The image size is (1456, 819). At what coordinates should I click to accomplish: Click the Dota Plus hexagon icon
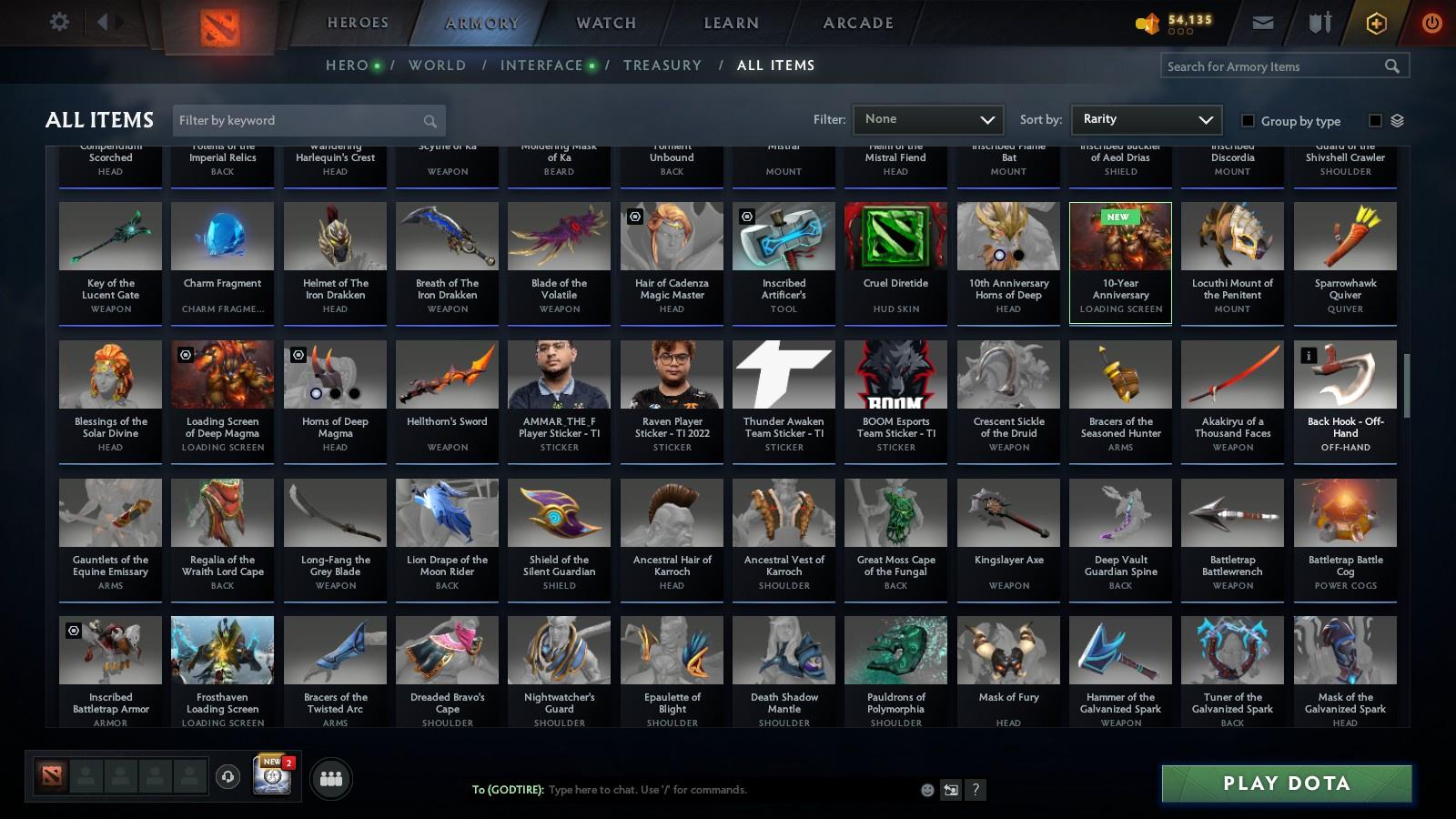click(1376, 21)
